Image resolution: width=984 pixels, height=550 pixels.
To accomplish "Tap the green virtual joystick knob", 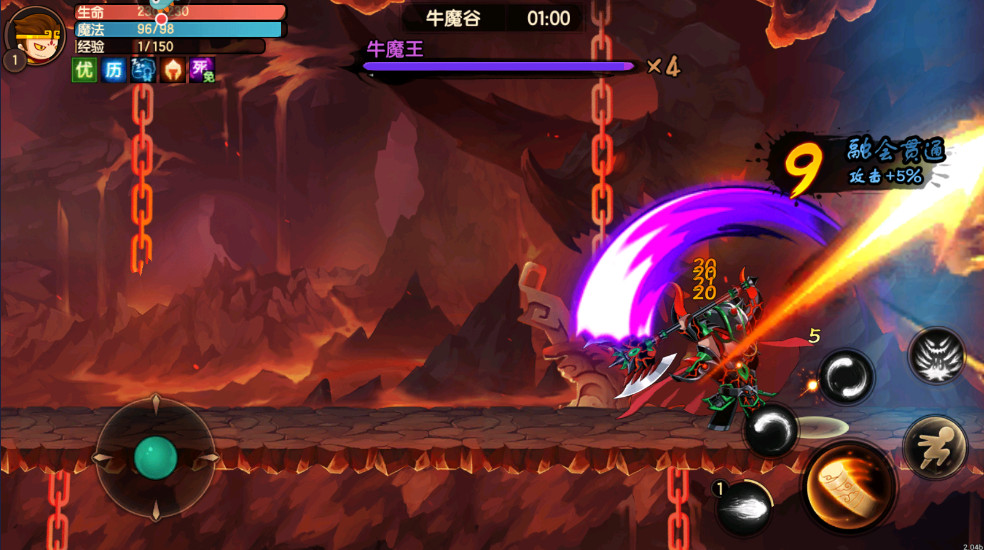I will (x=156, y=458).
